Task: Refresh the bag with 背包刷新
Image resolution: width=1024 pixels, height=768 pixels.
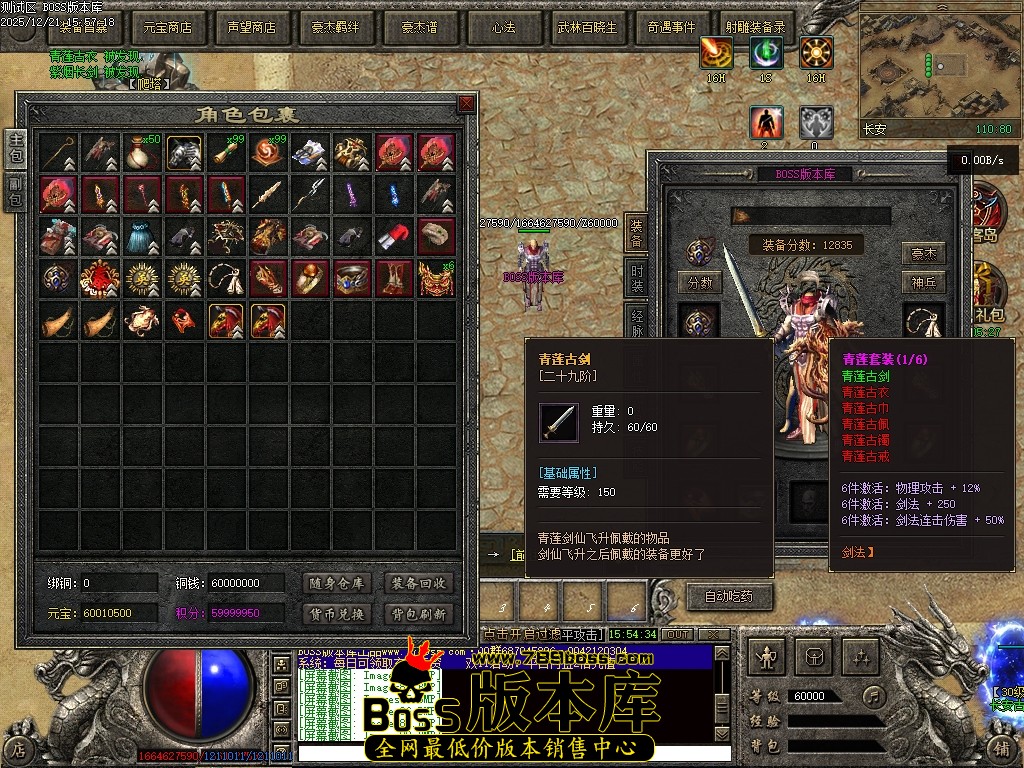Action: pos(419,613)
